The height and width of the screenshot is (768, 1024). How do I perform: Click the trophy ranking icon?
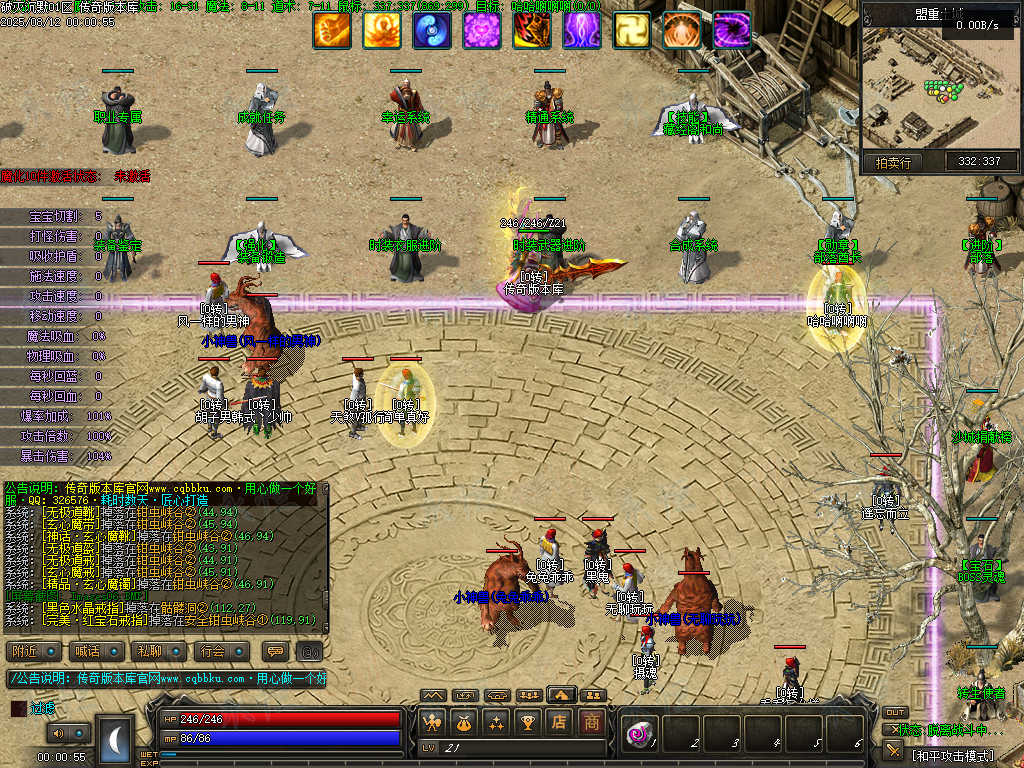(x=529, y=721)
